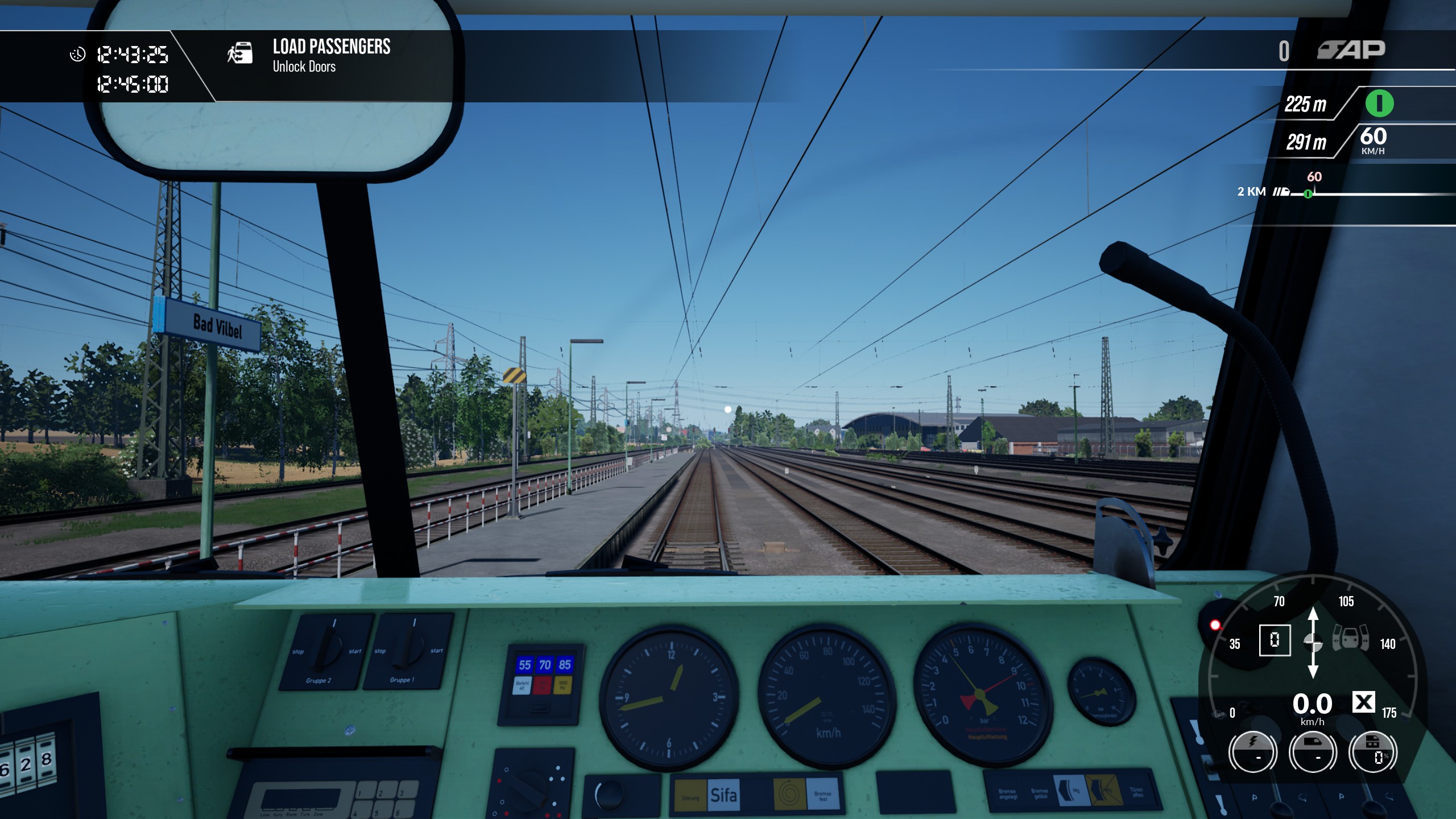Screen dimensions: 1456x819
Task: Click the train icon on the track monitor
Action: [1281, 192]
